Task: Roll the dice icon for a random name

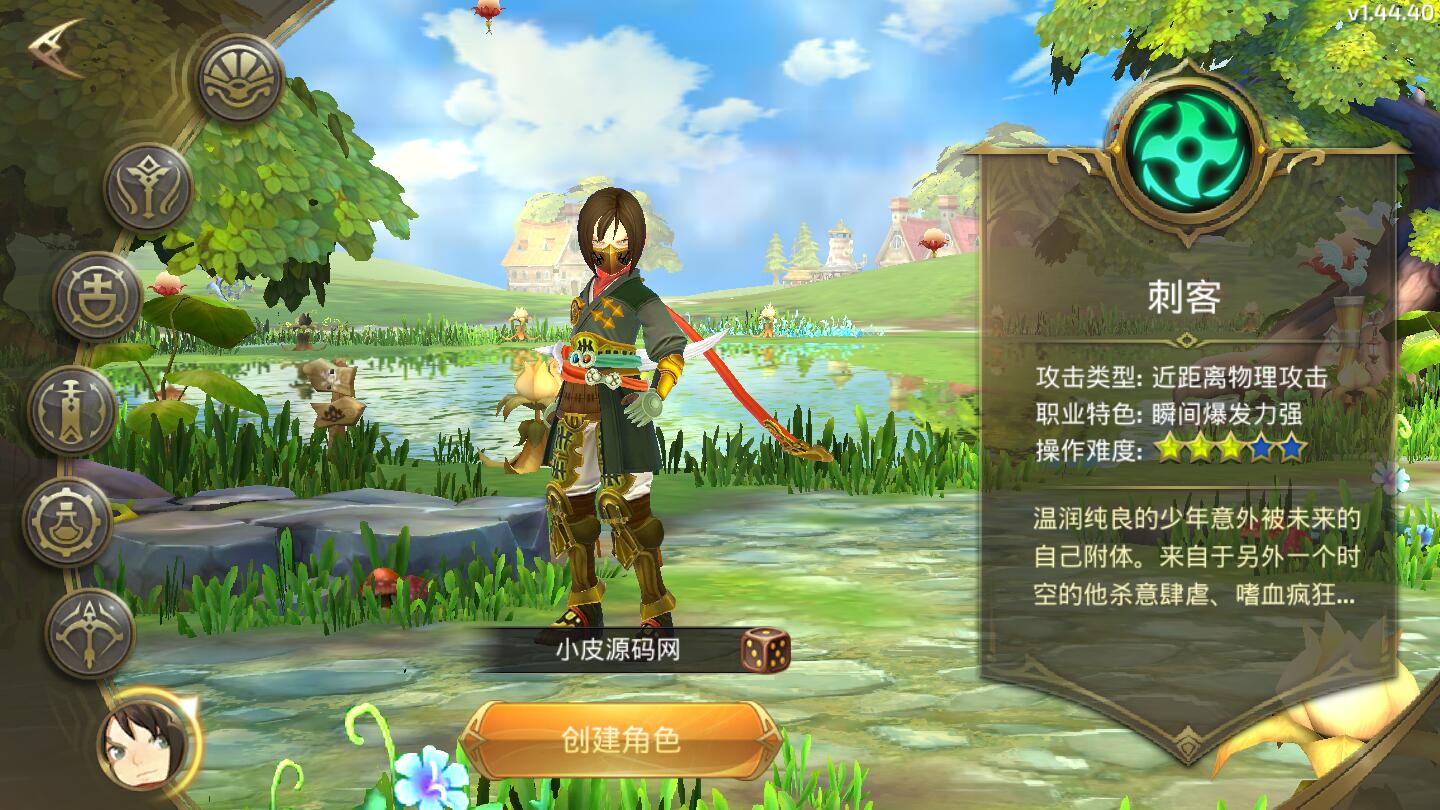Action: [x=764, y=652]
